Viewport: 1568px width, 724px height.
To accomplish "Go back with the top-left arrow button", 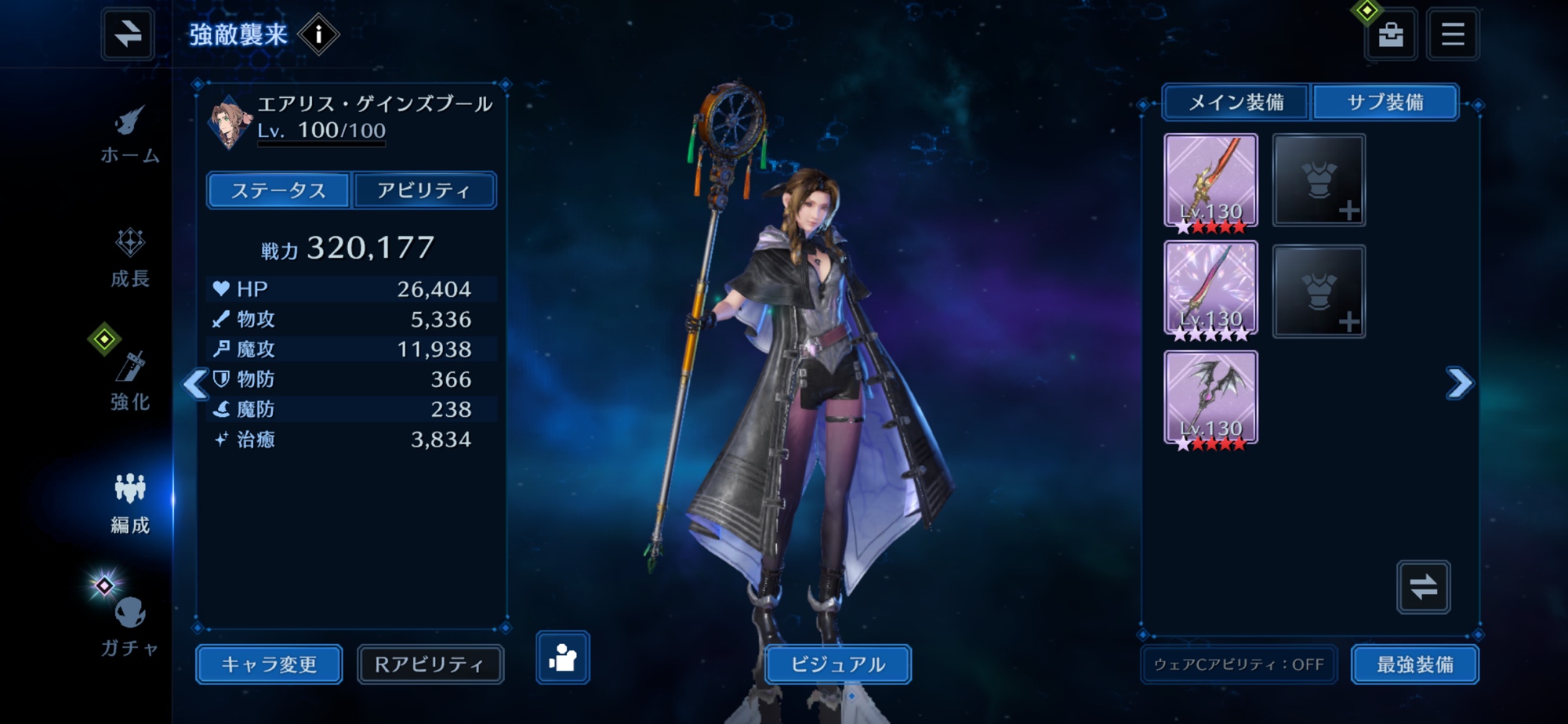I will [127, 34].
